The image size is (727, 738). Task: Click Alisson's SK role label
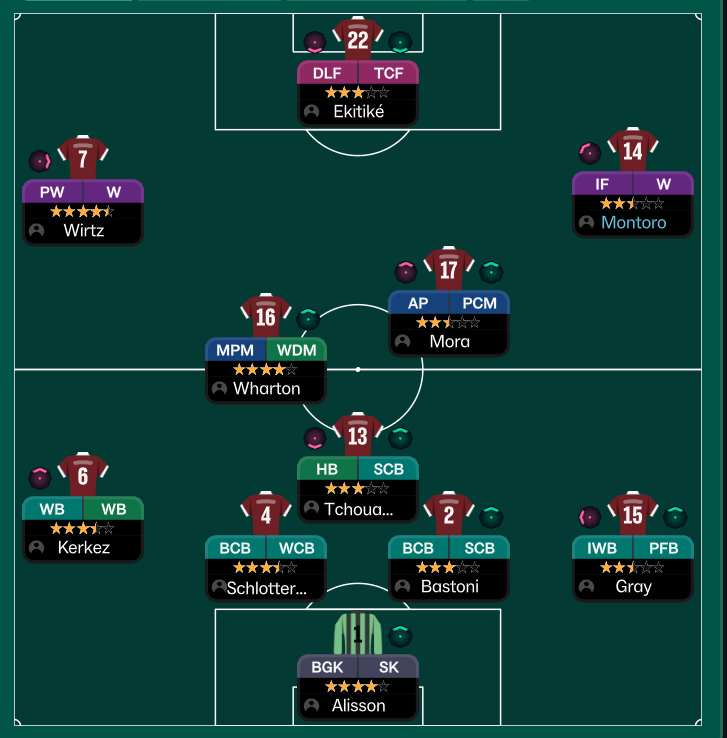tap(388, 667)
